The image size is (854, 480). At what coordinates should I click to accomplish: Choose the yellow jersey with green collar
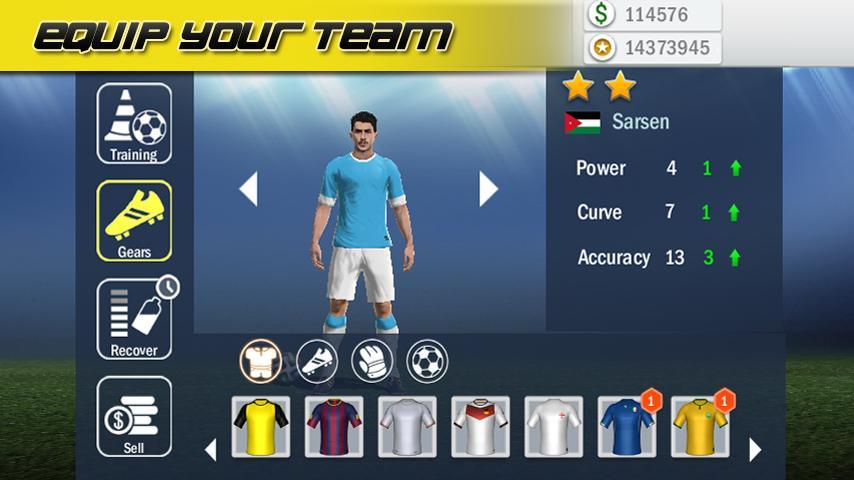700,427
